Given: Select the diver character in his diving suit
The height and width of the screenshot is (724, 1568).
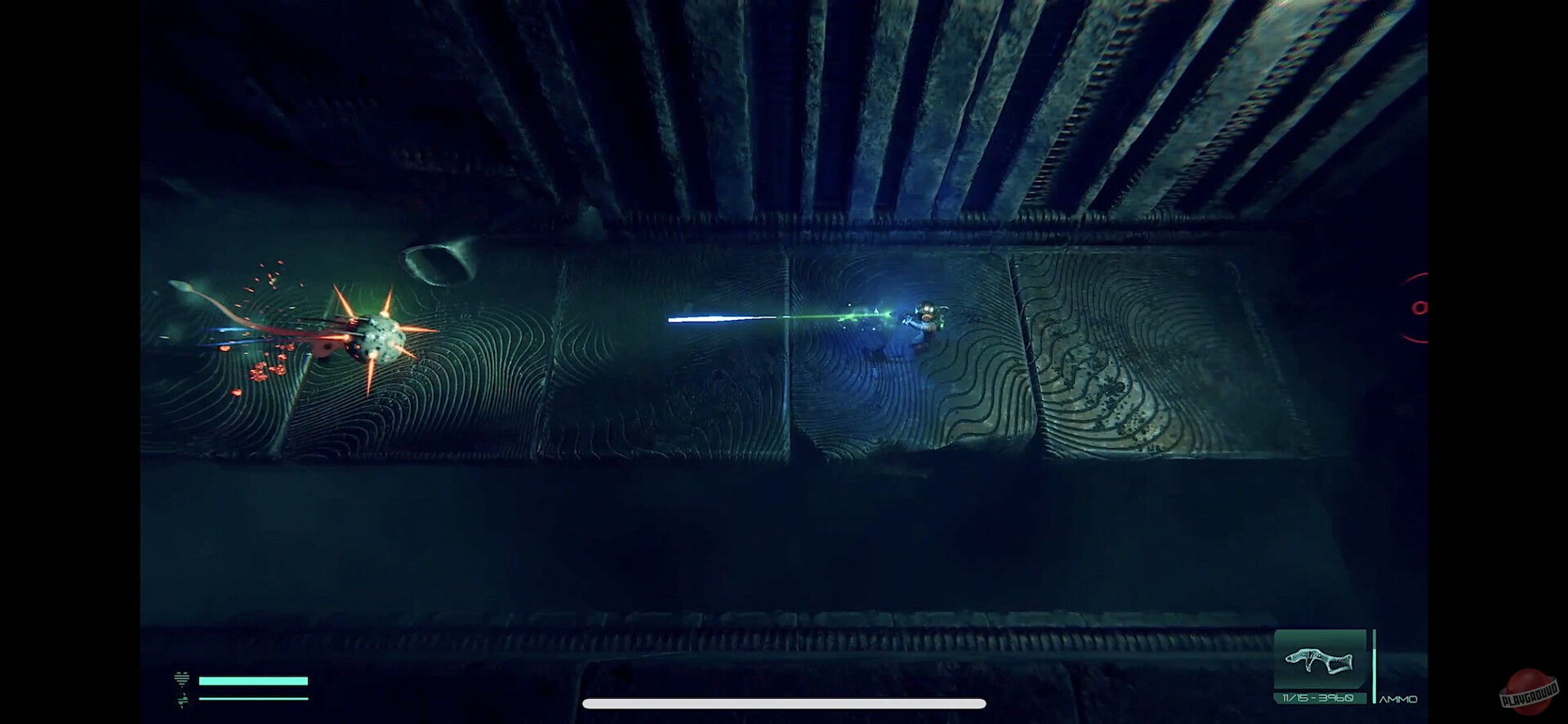Looking at the screenshot, I should pos(929,318).
